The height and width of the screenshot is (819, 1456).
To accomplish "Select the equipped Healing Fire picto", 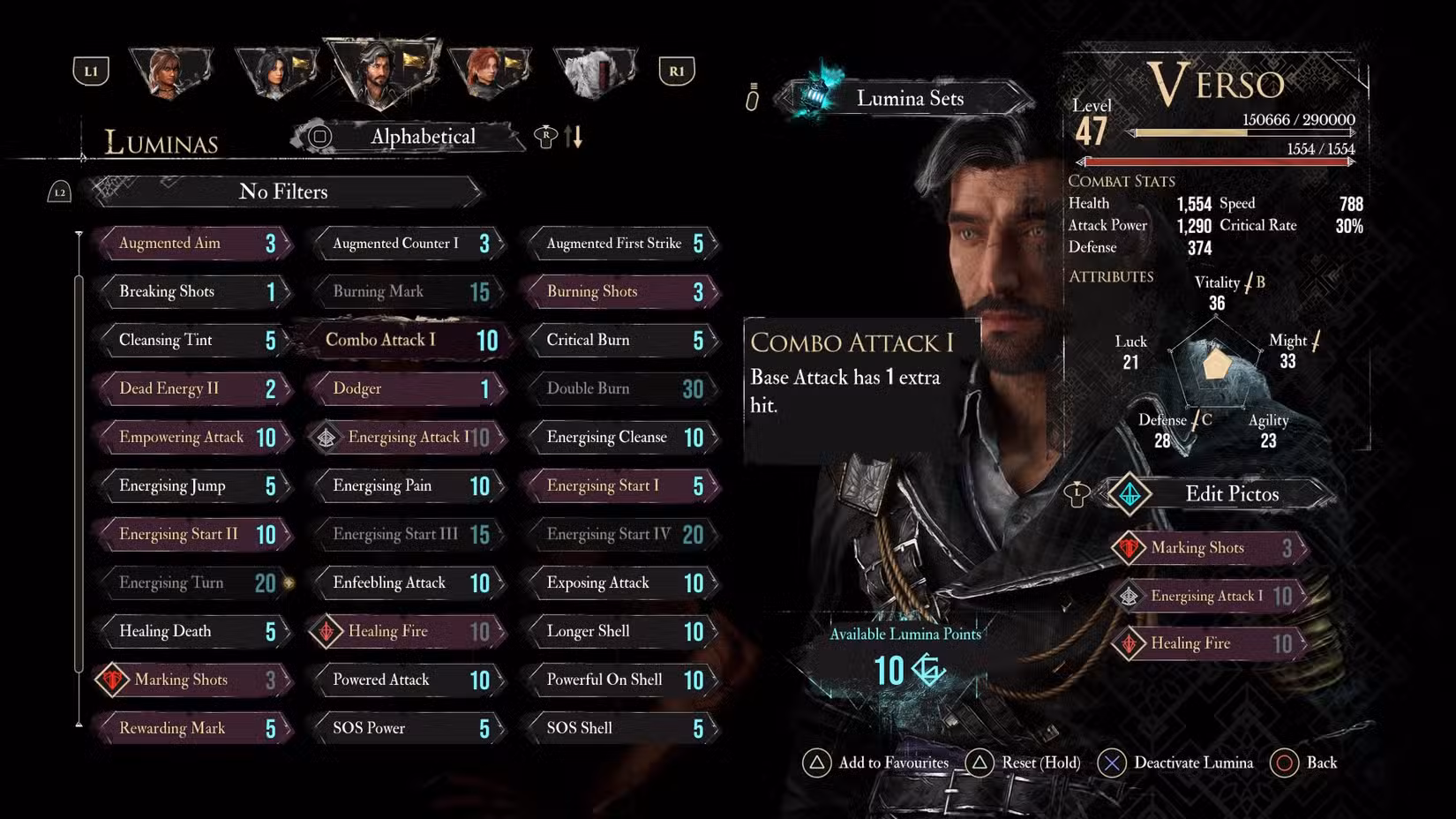I will (x=1209, y=644).
